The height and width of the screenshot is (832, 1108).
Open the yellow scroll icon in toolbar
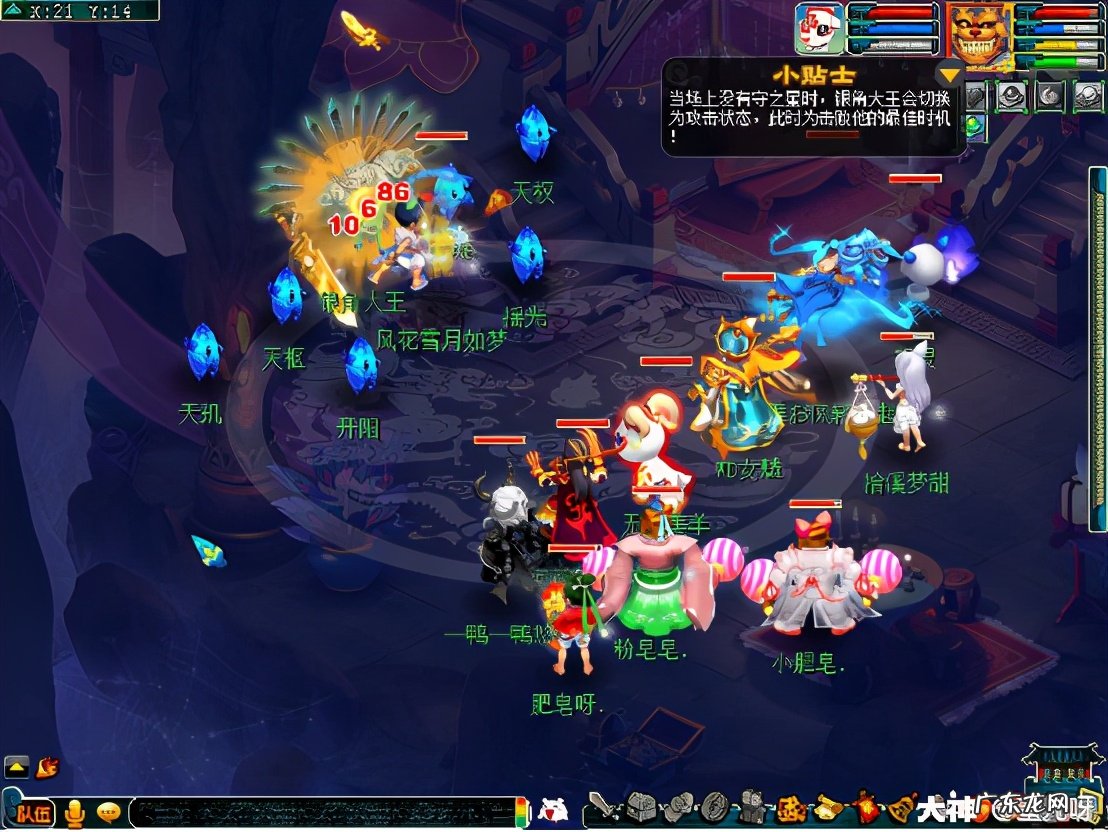tap(828, 807)
